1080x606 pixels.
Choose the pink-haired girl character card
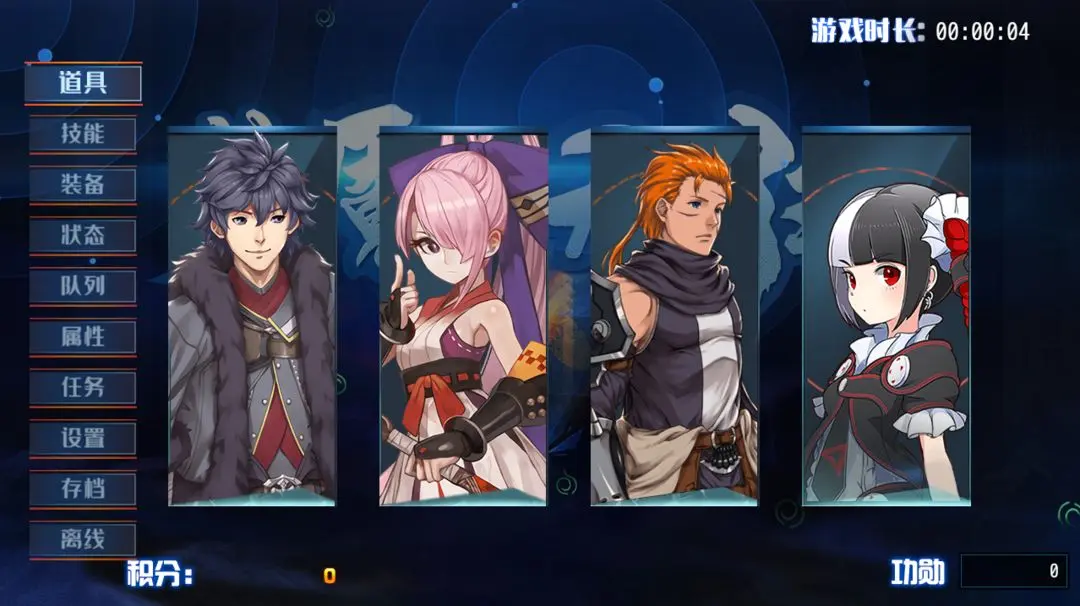(463, 318)
